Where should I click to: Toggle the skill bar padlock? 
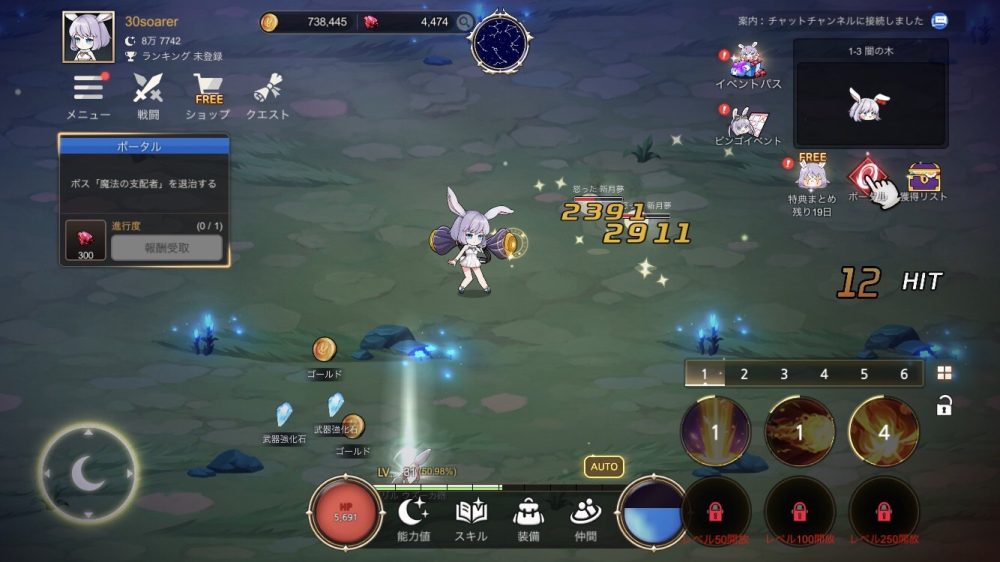tap(944, 405)
